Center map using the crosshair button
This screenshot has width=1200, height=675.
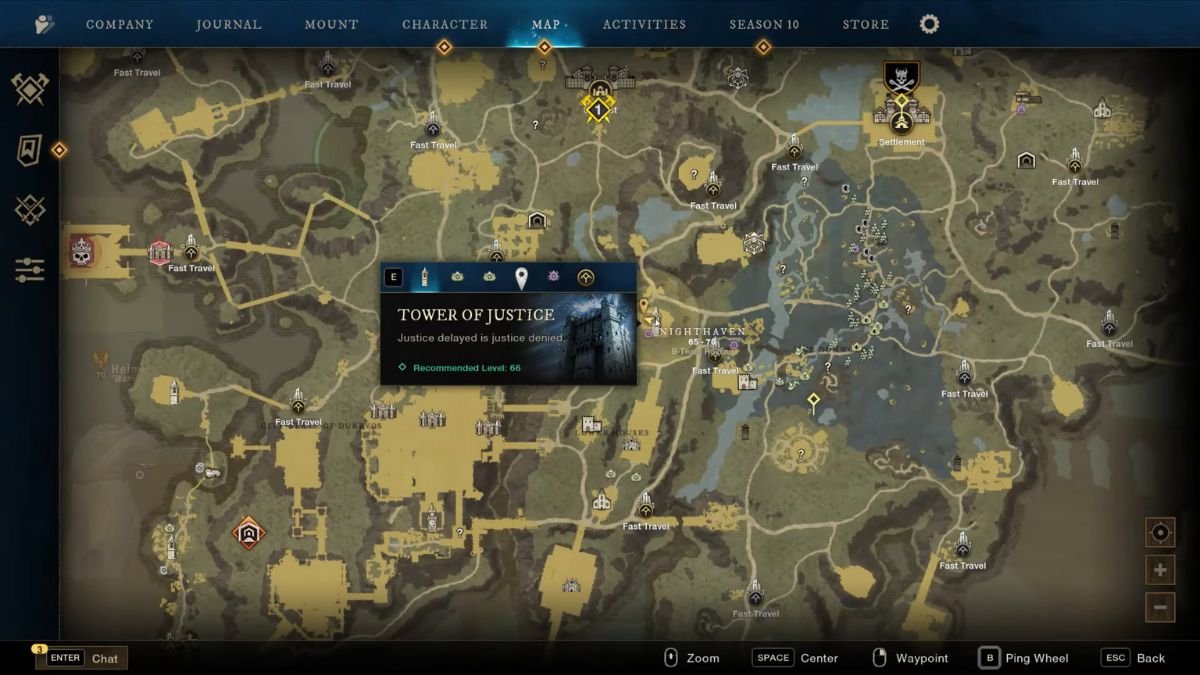(x=1160, y=532)
